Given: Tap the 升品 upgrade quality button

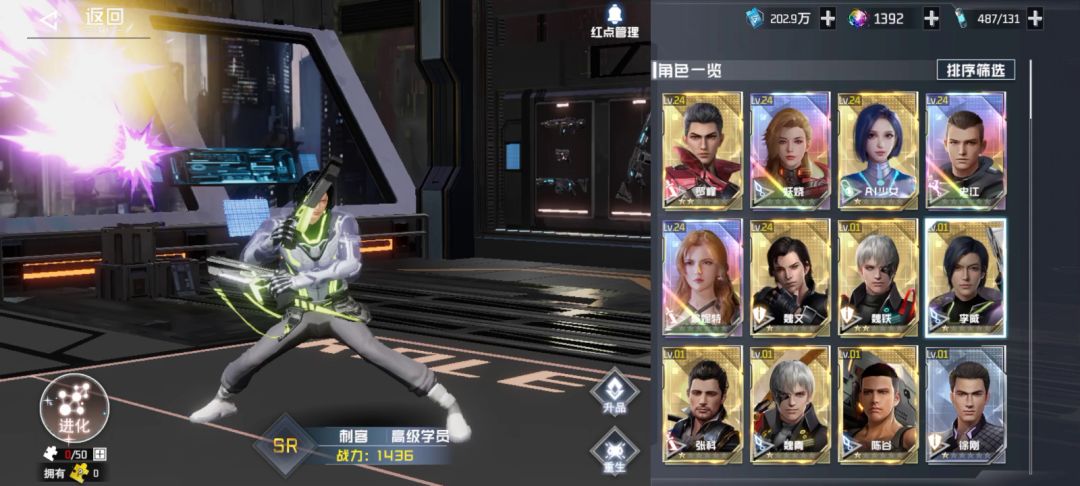Looking at the screenshot, I should [x=613, y=394].
